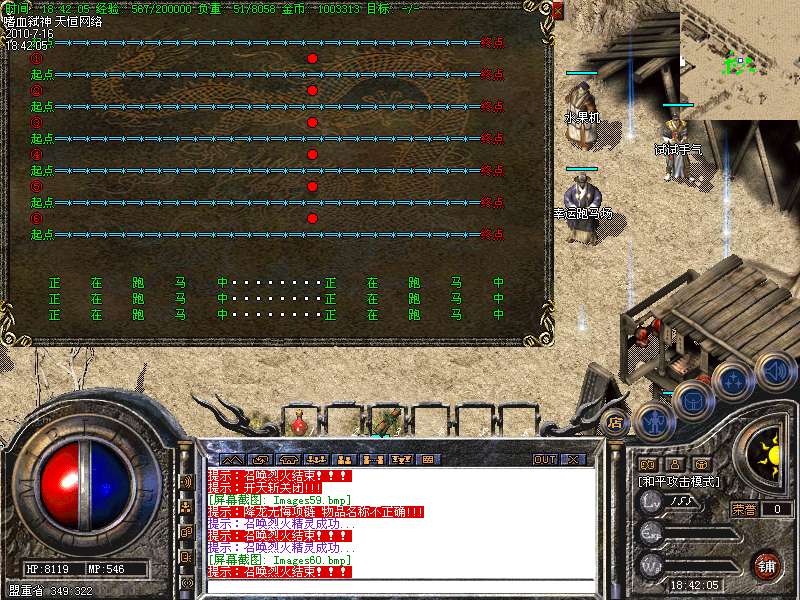Click the chat text input line

point(400,586)
